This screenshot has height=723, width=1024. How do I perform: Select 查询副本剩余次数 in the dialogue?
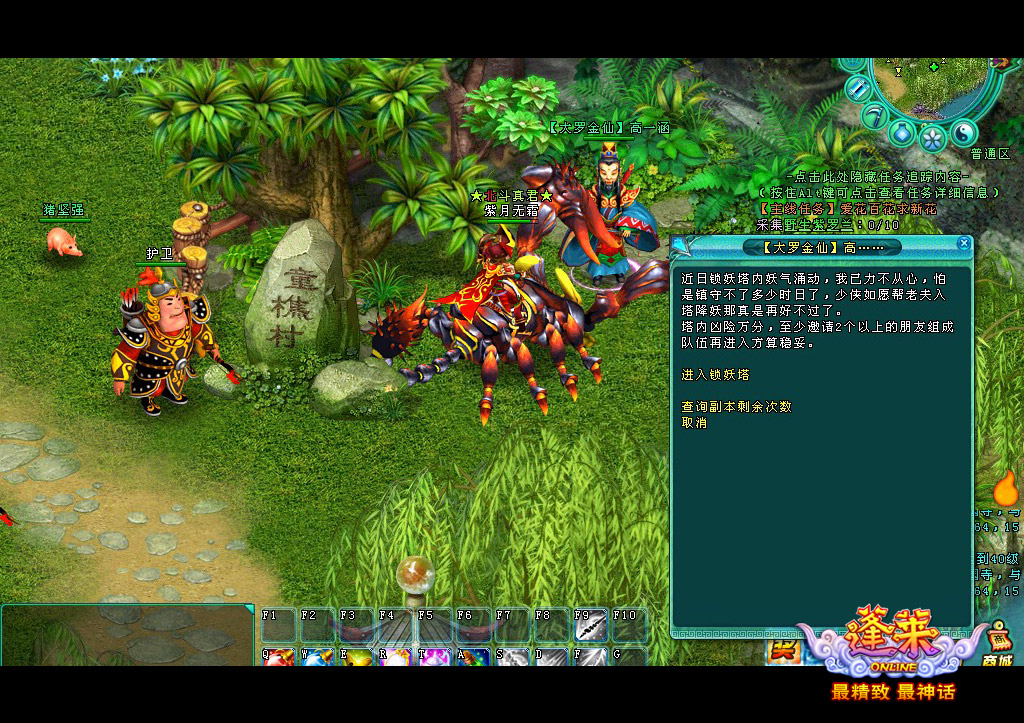pyautogui.click(x=736, y=407)
